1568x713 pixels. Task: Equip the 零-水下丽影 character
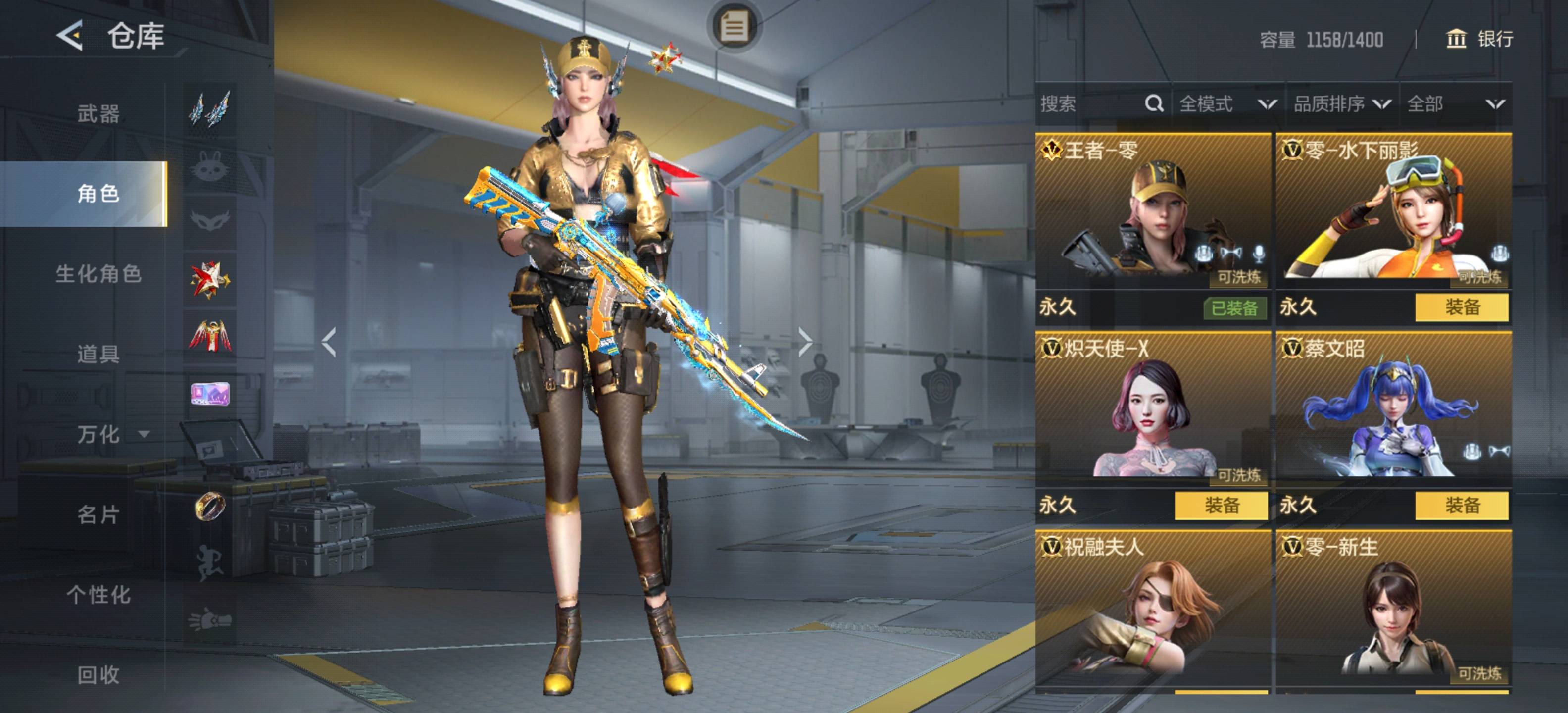pos(1462,307)
